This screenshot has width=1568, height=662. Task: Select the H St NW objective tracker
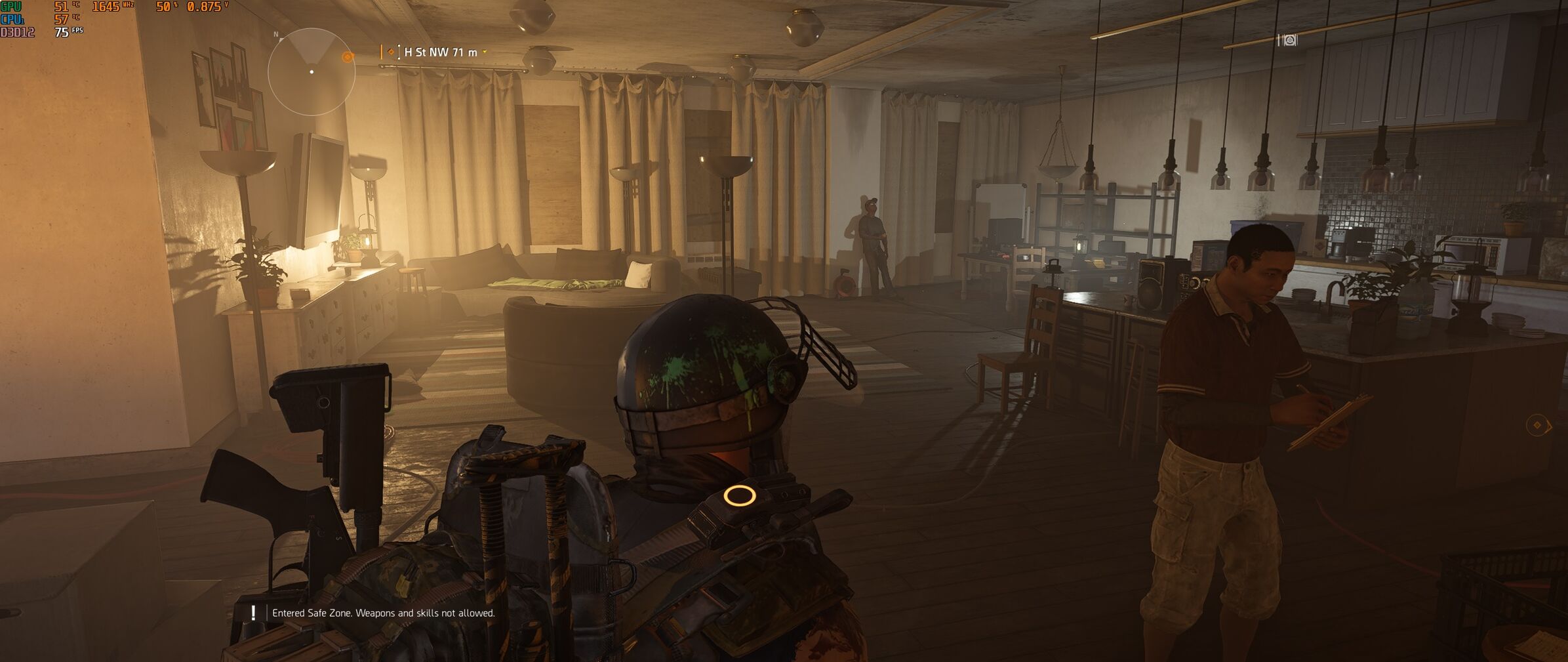tap(440, 52)
